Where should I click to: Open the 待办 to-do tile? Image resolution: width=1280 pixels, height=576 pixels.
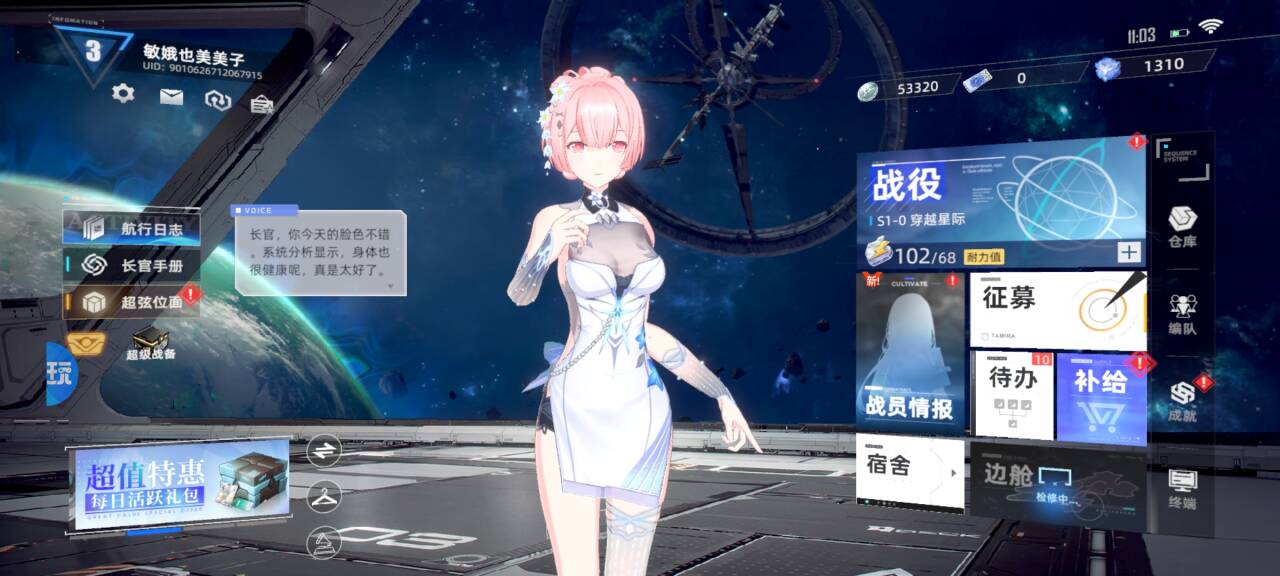click(1013, 395)
